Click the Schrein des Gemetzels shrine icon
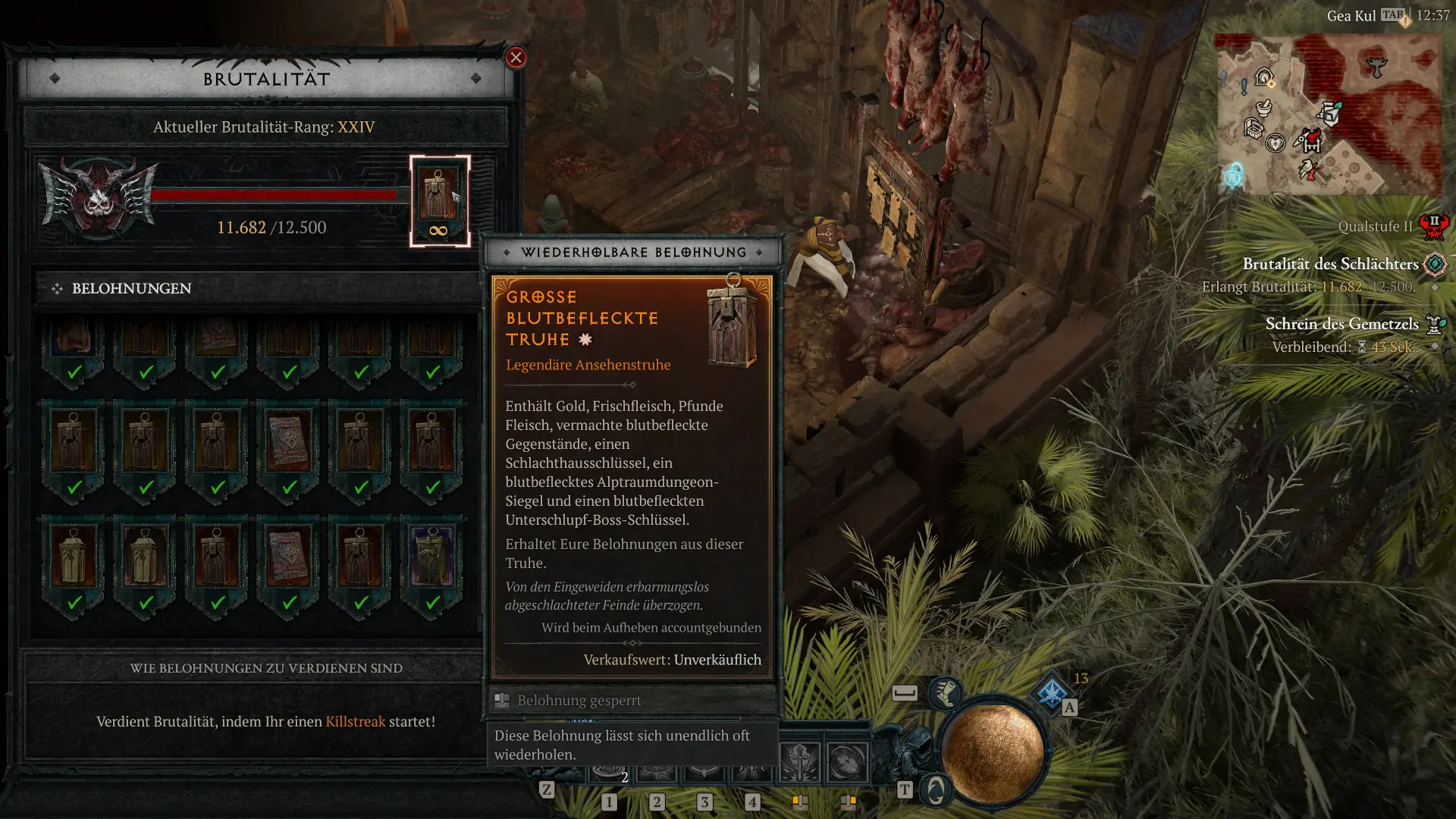The image size is (1456, 819). pos(1436,324)
